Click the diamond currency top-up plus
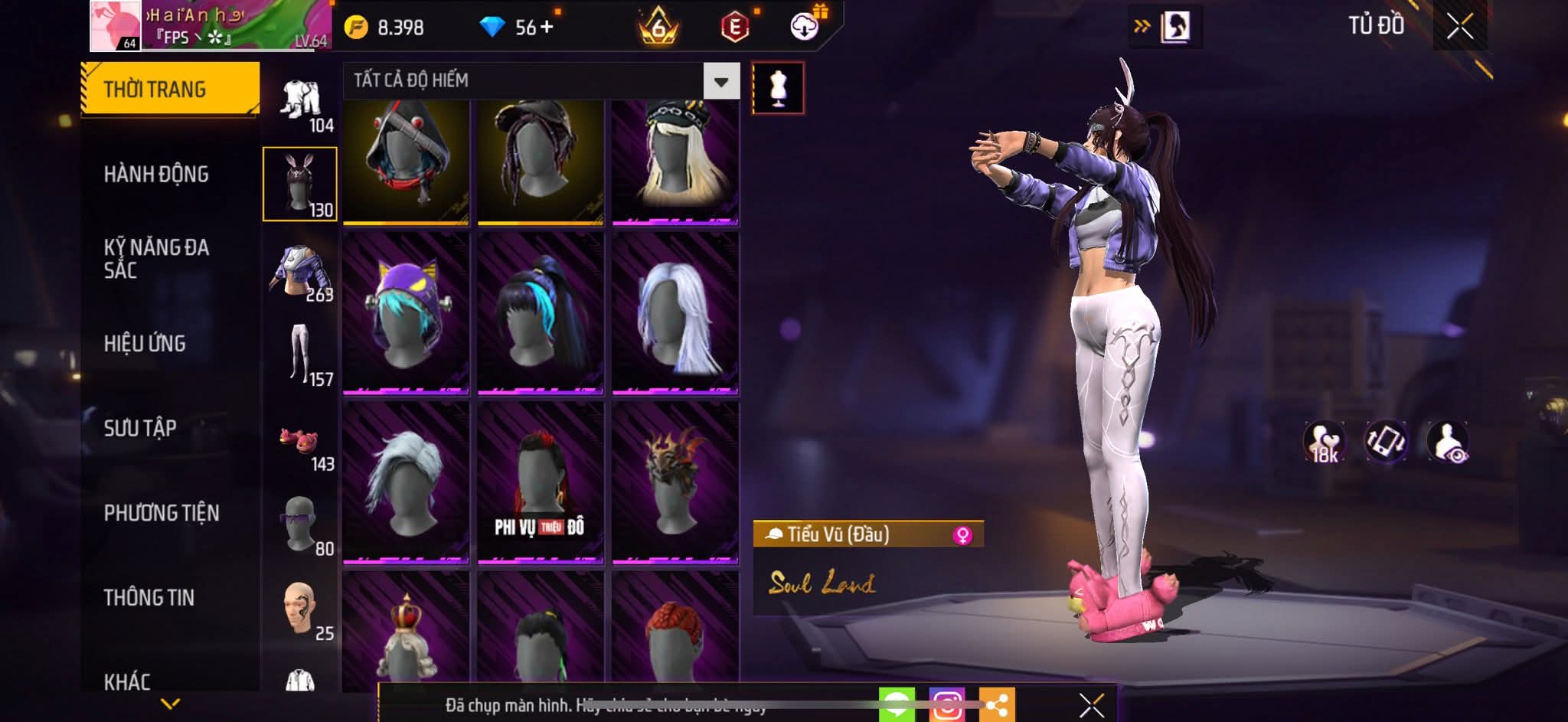 click(x=546, y=28)
